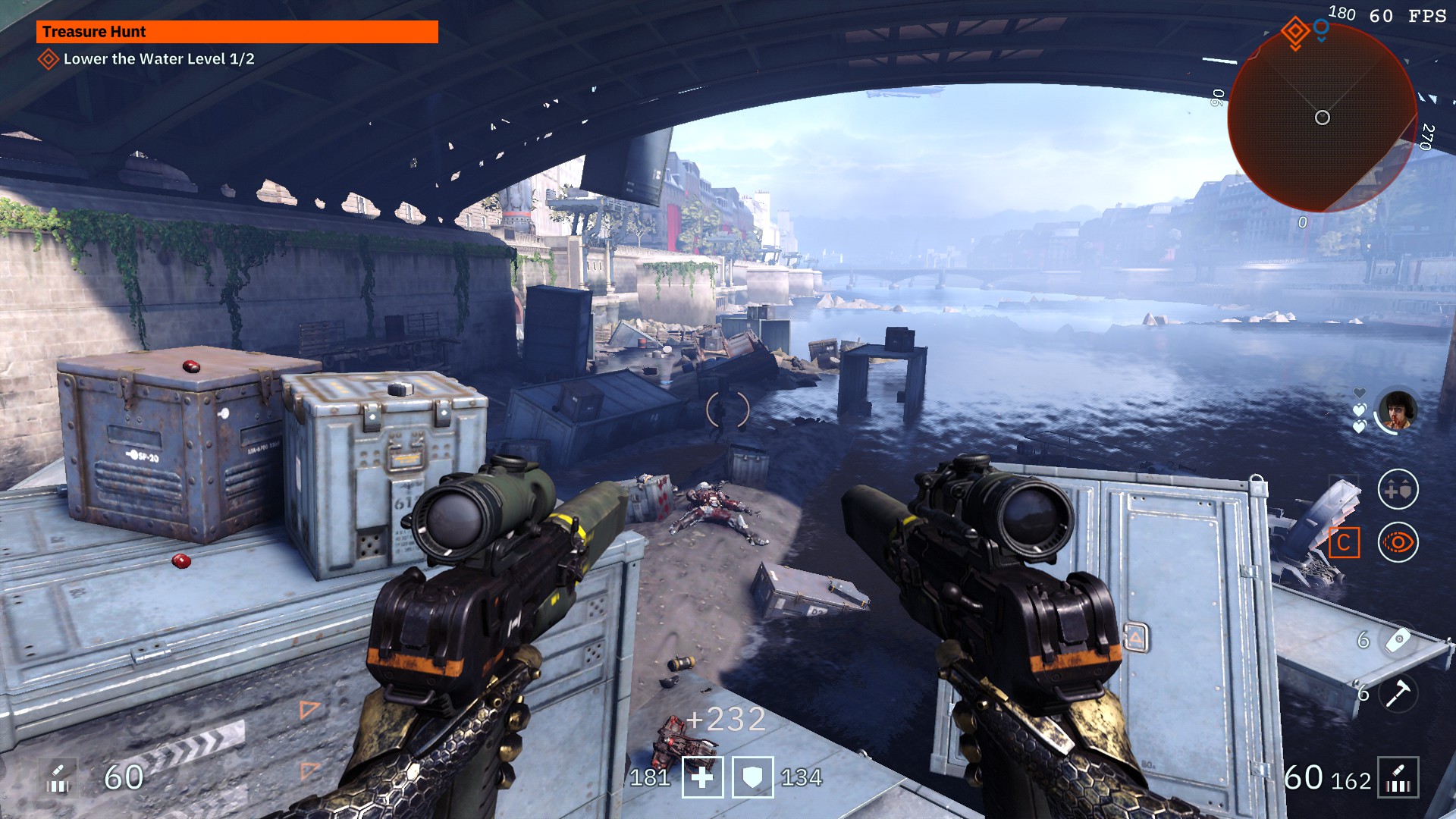Activate the health and armor pep signal
Image resolution: width=1456 pixels, height=819 pixels.
click(x=1398, y=490)
